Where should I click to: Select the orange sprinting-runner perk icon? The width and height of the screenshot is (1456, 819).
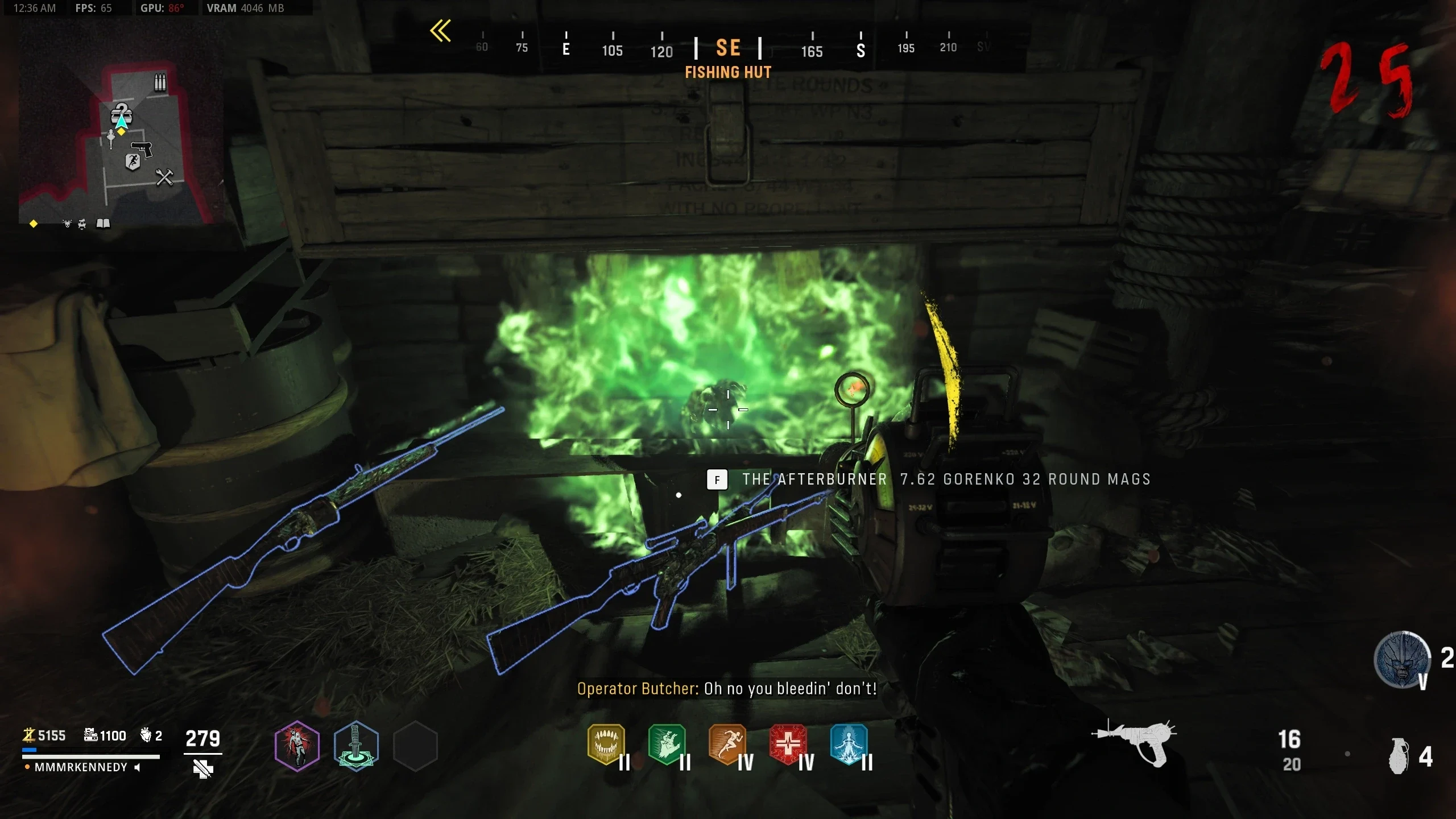tap(727, 744)
